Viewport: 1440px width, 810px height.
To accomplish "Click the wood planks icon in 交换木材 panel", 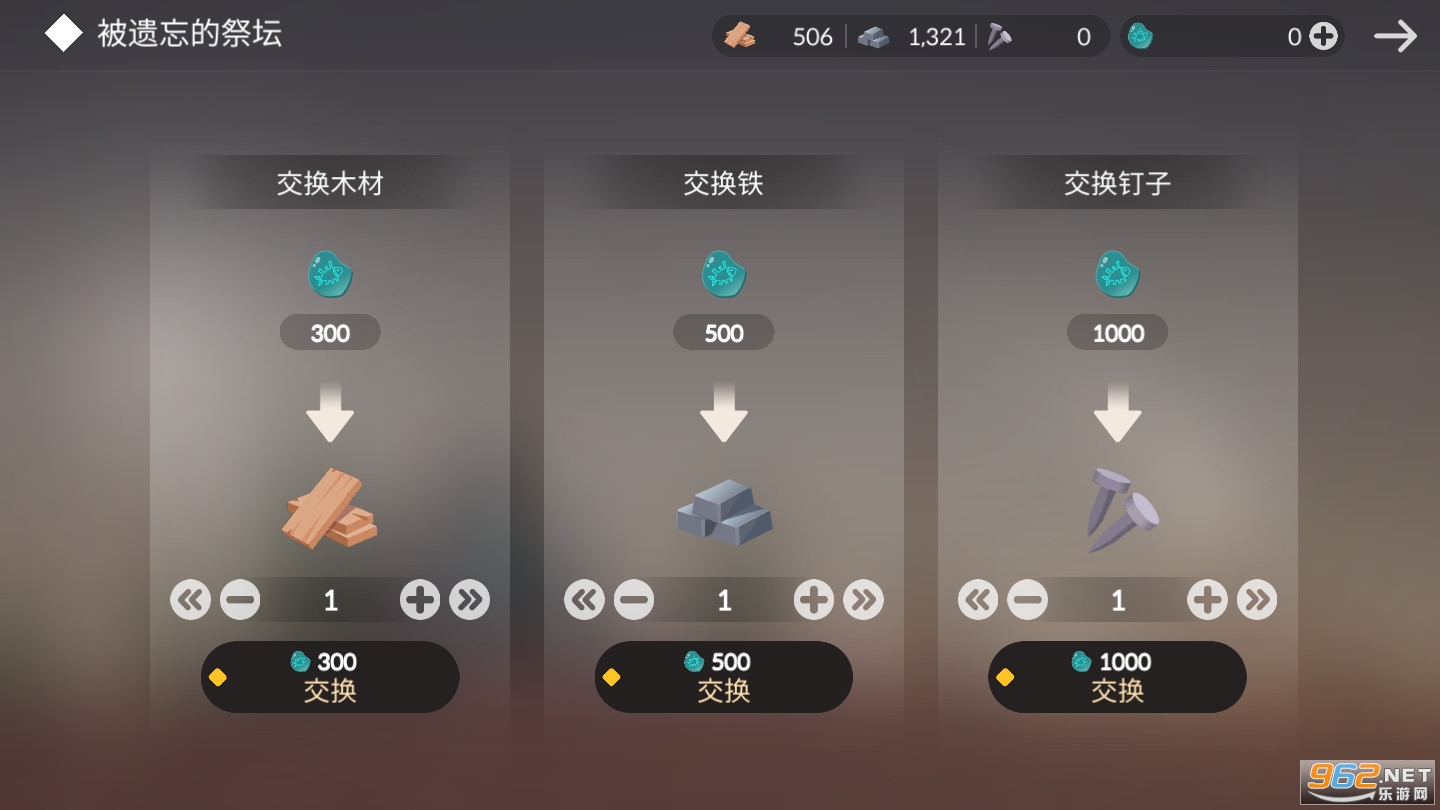I will [330, 510].
